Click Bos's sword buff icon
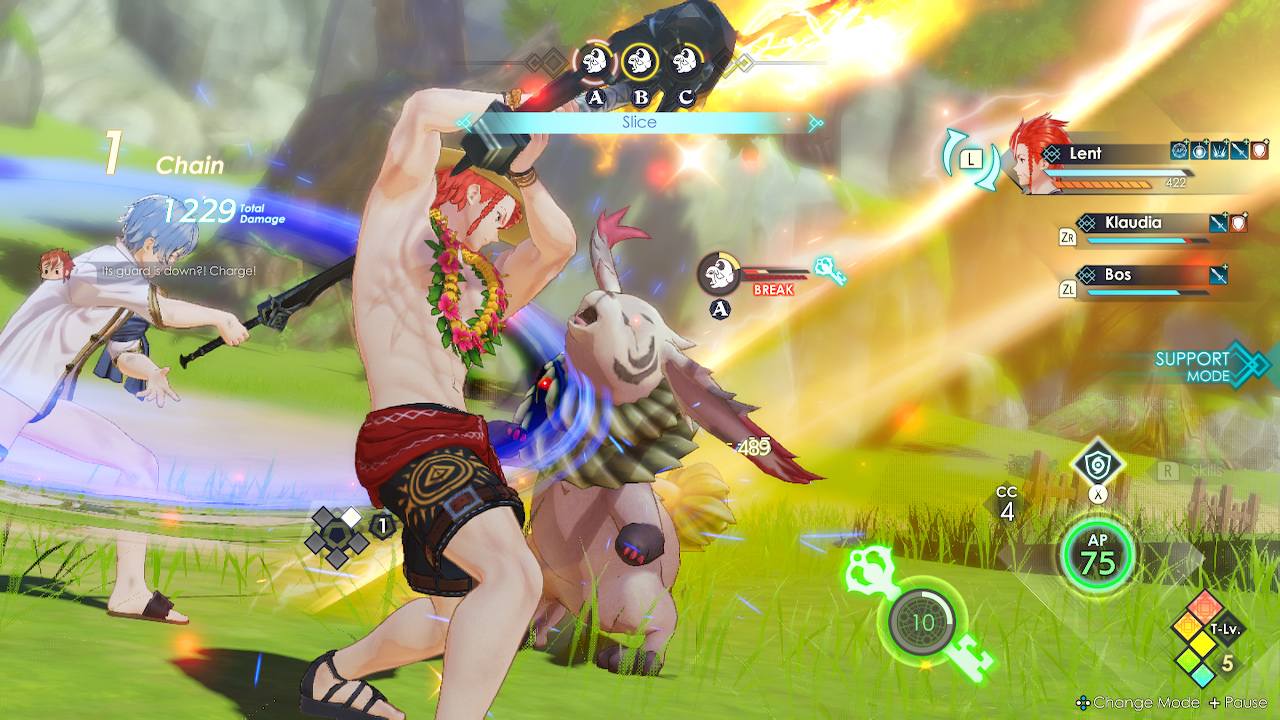The height and width of the screenshot is (720, 1280). click(x=1217, y=274)
